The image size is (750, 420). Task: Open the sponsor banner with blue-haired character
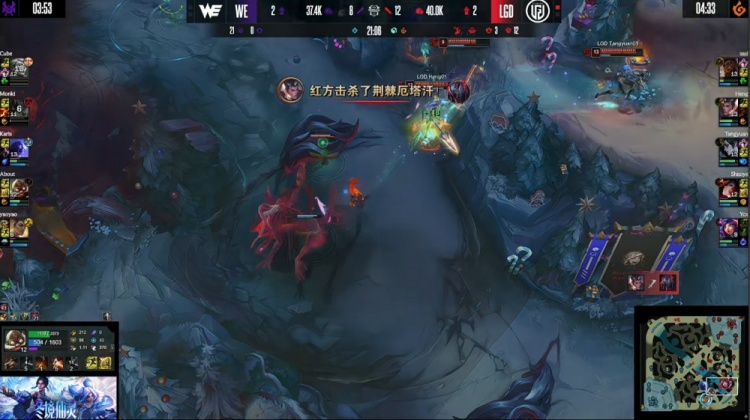(59, 396)
